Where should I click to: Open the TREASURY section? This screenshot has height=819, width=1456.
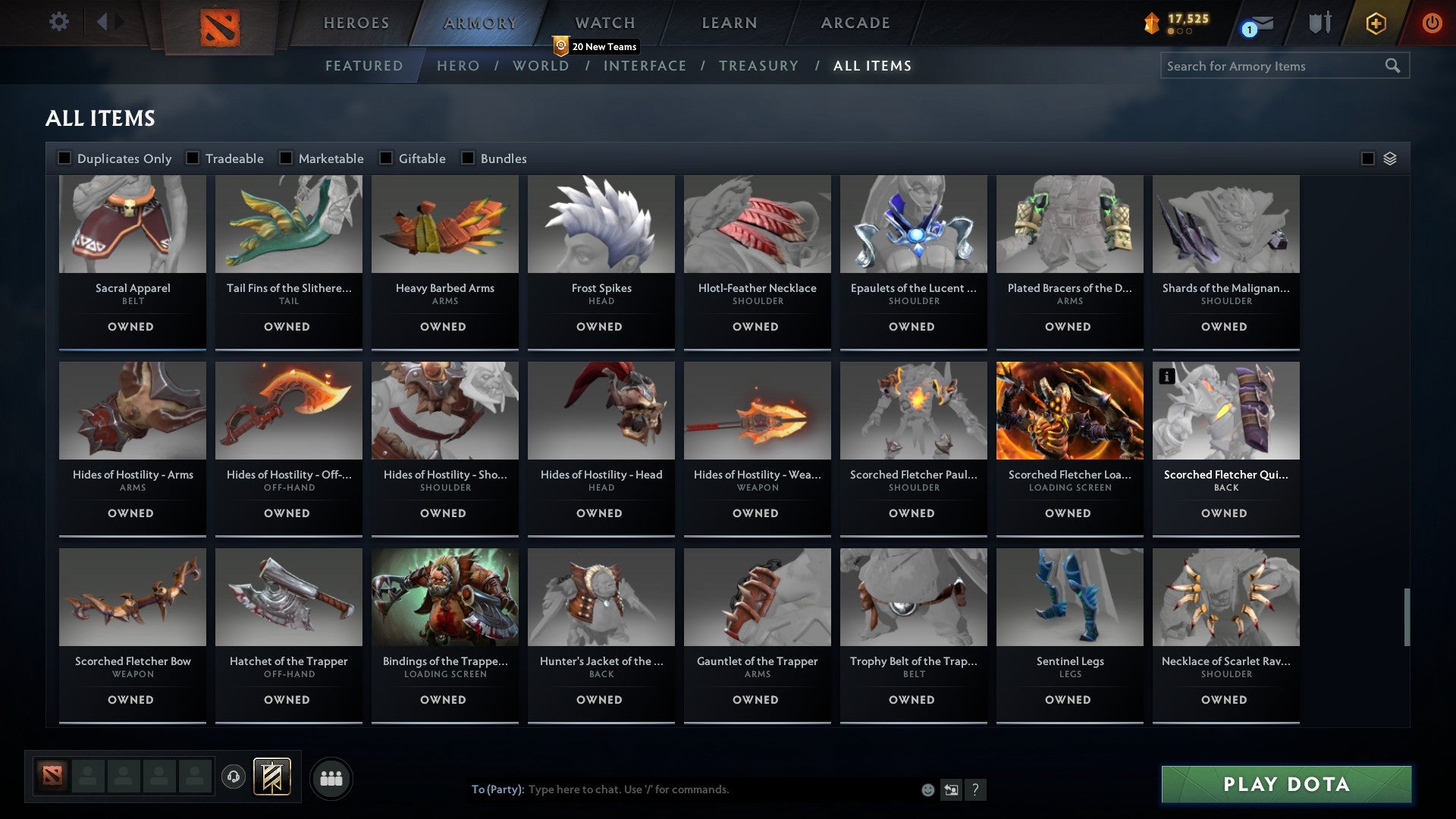pos(758,66)
